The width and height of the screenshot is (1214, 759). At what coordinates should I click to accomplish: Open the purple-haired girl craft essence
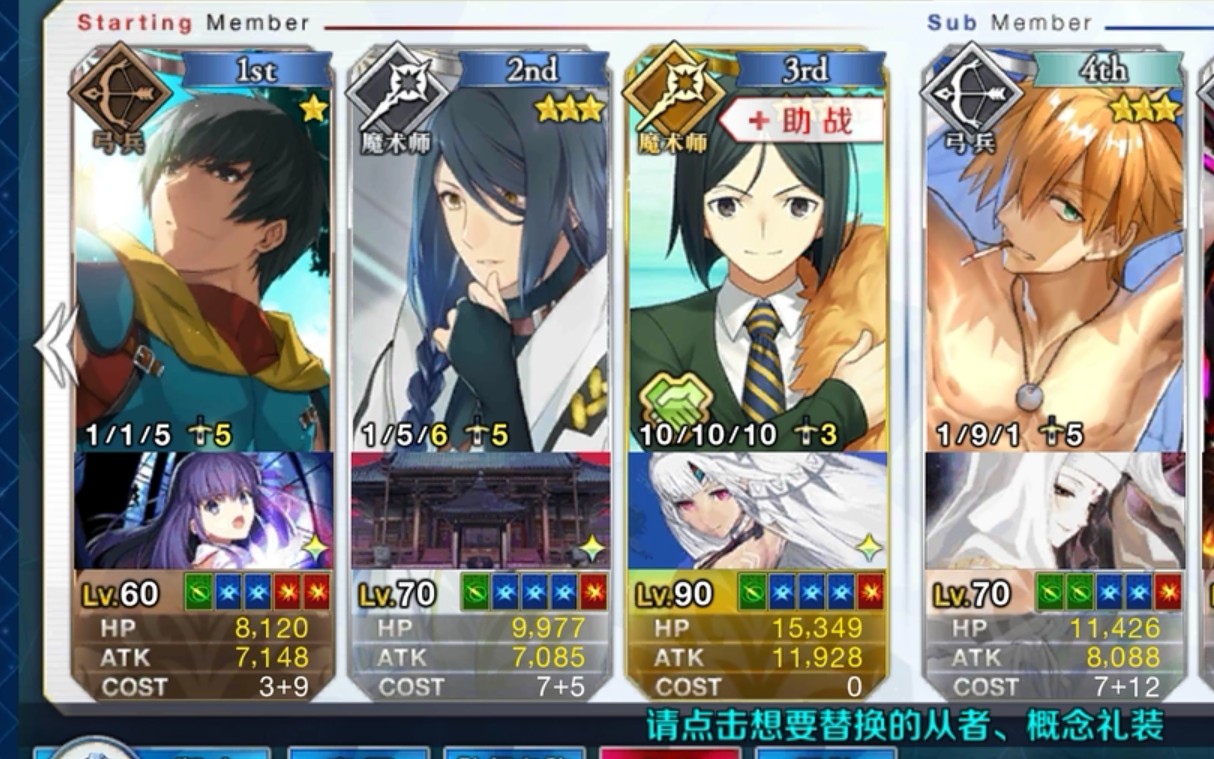[203, 511]
